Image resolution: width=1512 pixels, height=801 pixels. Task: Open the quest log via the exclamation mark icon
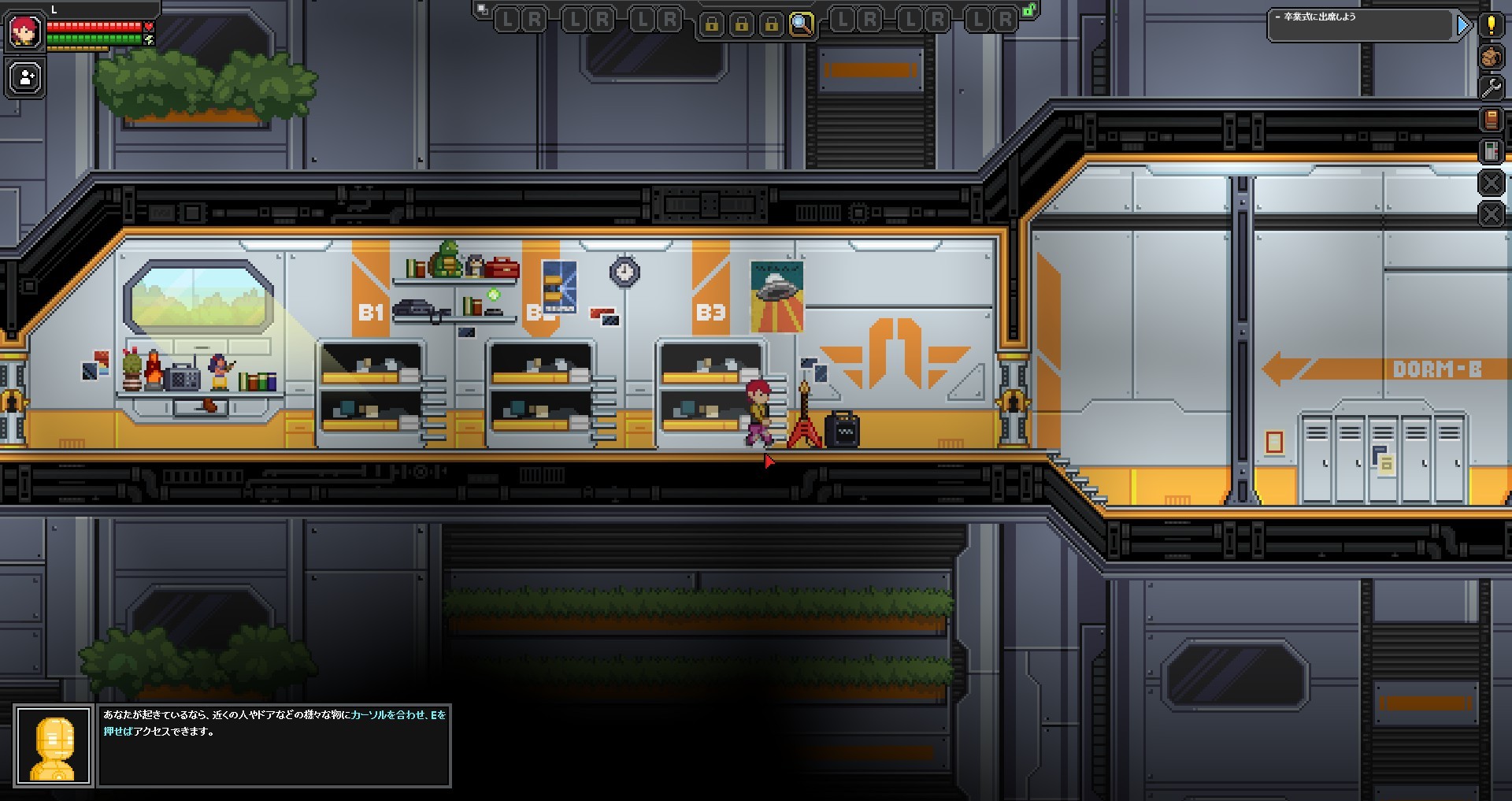coord(1491,24)
